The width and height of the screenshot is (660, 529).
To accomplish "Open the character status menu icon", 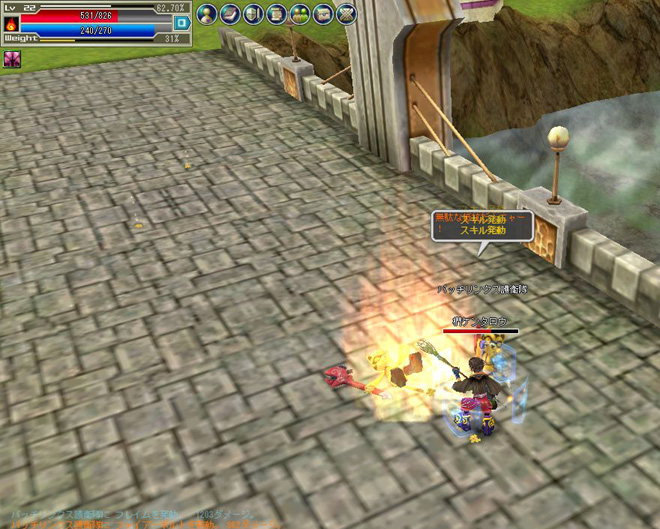I will click(x=207, y=14).
